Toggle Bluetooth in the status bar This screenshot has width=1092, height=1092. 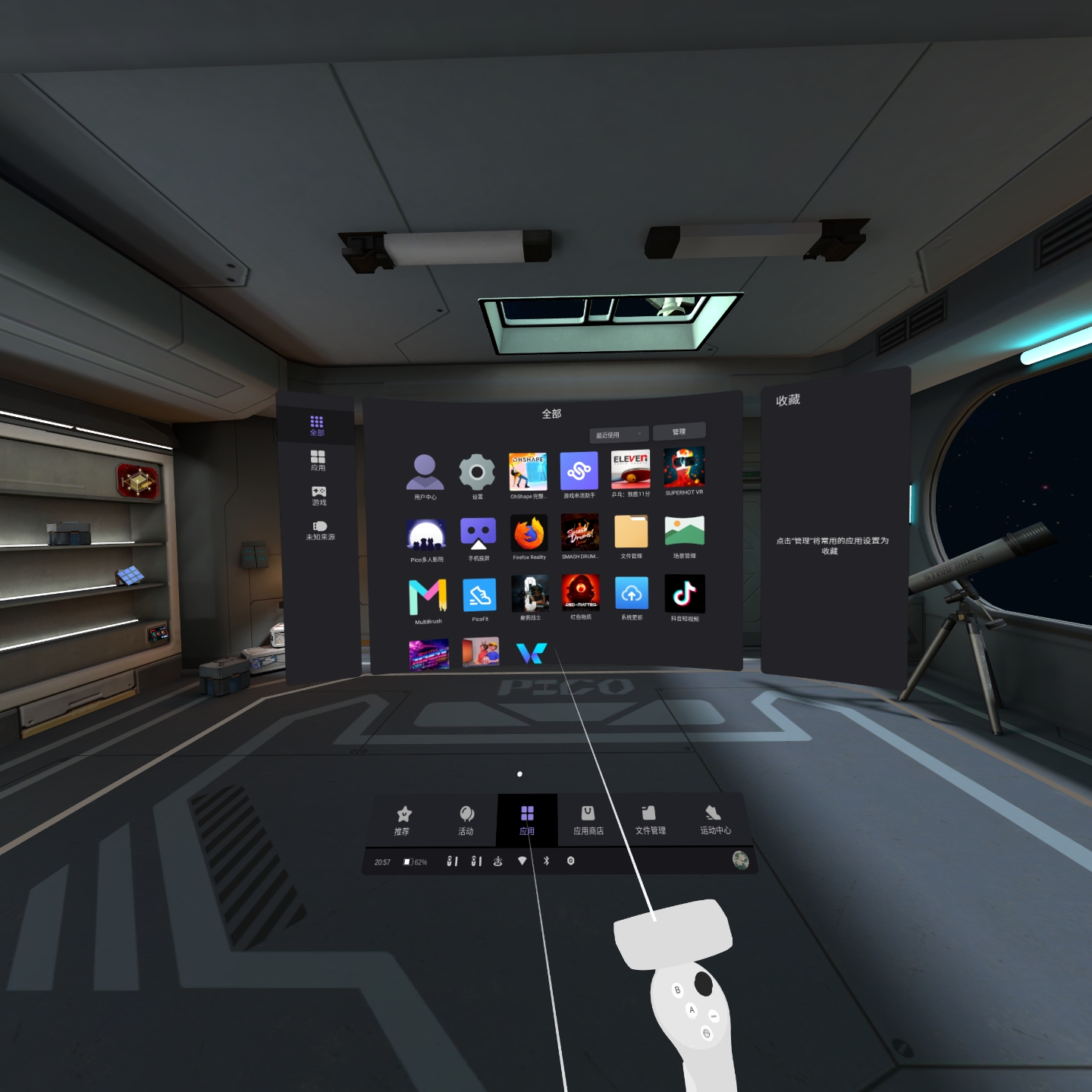545,861
